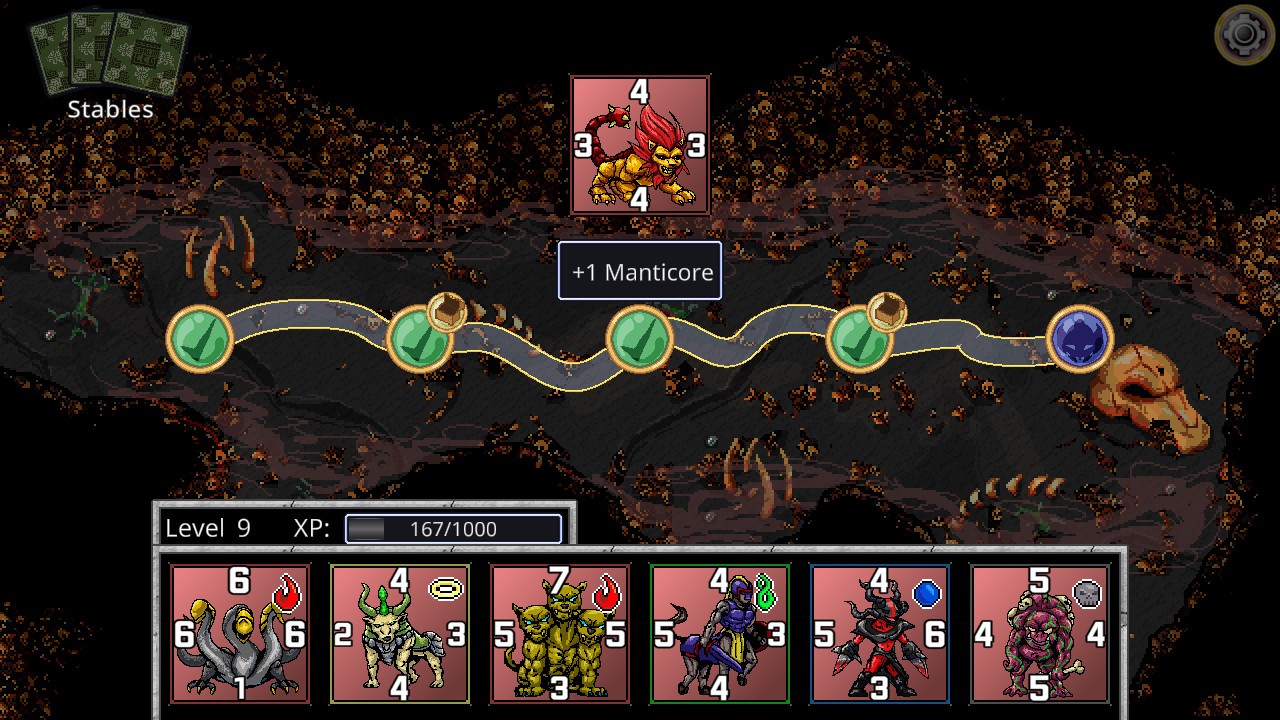Pick the pink tentacled monster card

(1040, 633)
